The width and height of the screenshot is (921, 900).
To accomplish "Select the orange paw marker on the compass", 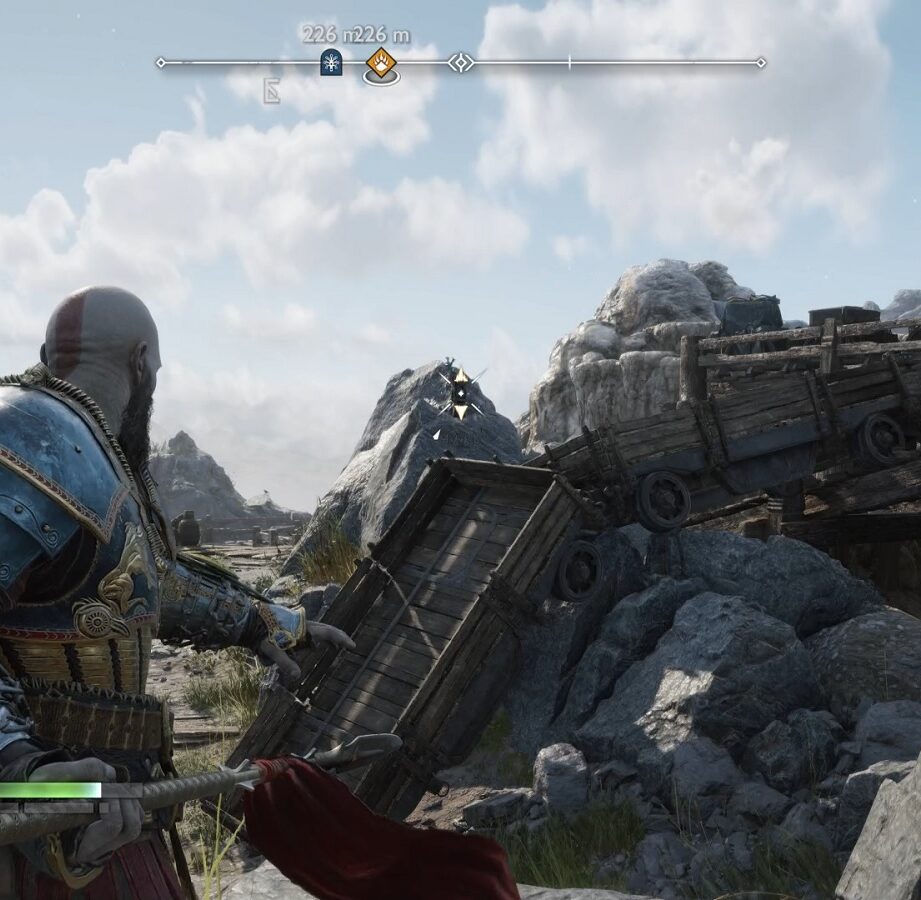I will (381, 63).
